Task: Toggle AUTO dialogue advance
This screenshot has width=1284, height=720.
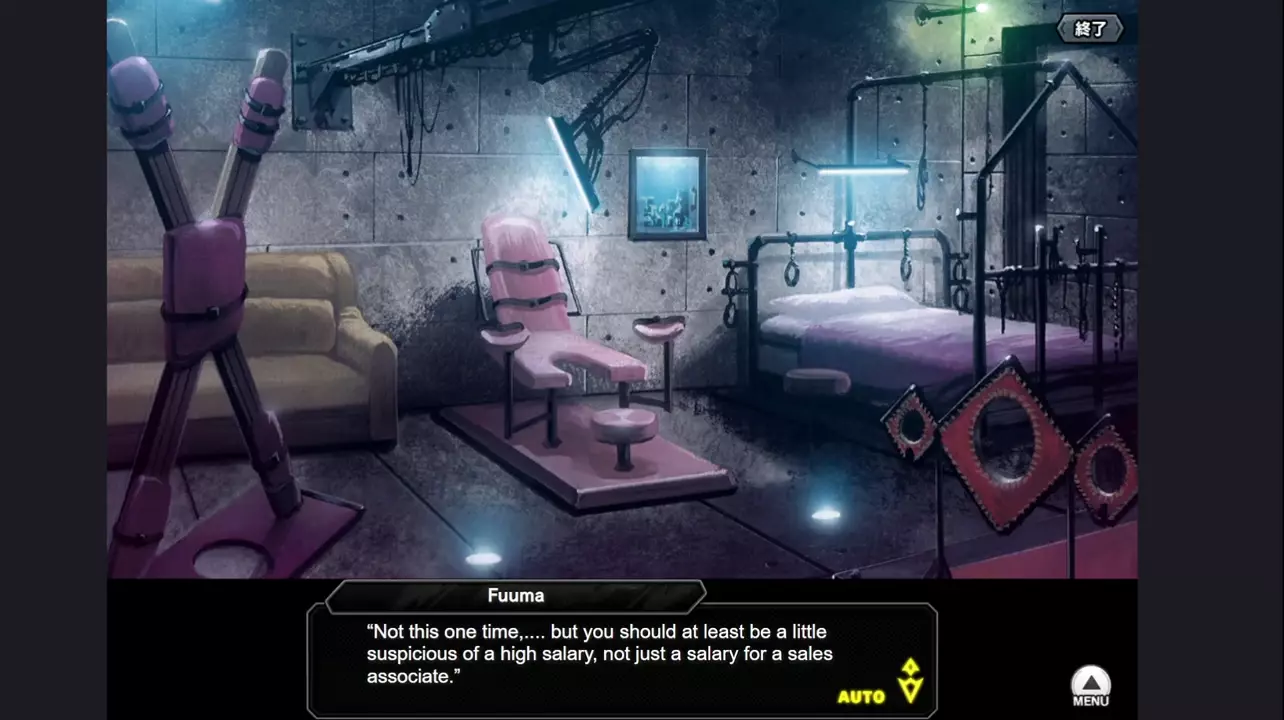Action: [861, 696]
